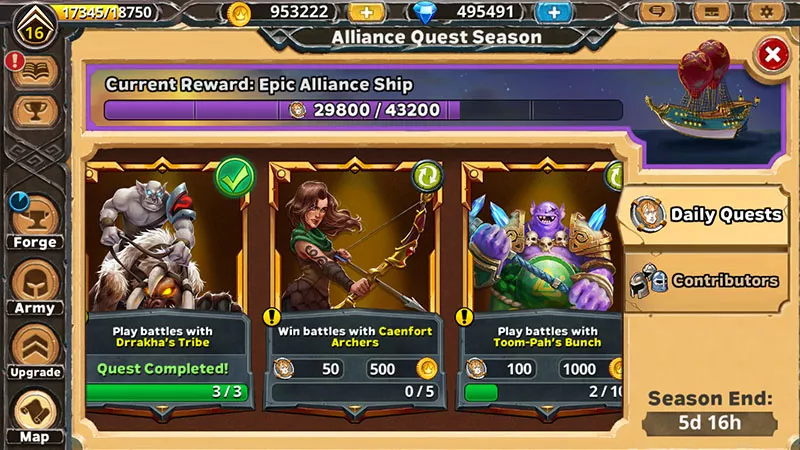The image size is (800, 450).
Task: Open the Upgrade menu
Action: tap(35, 352)
